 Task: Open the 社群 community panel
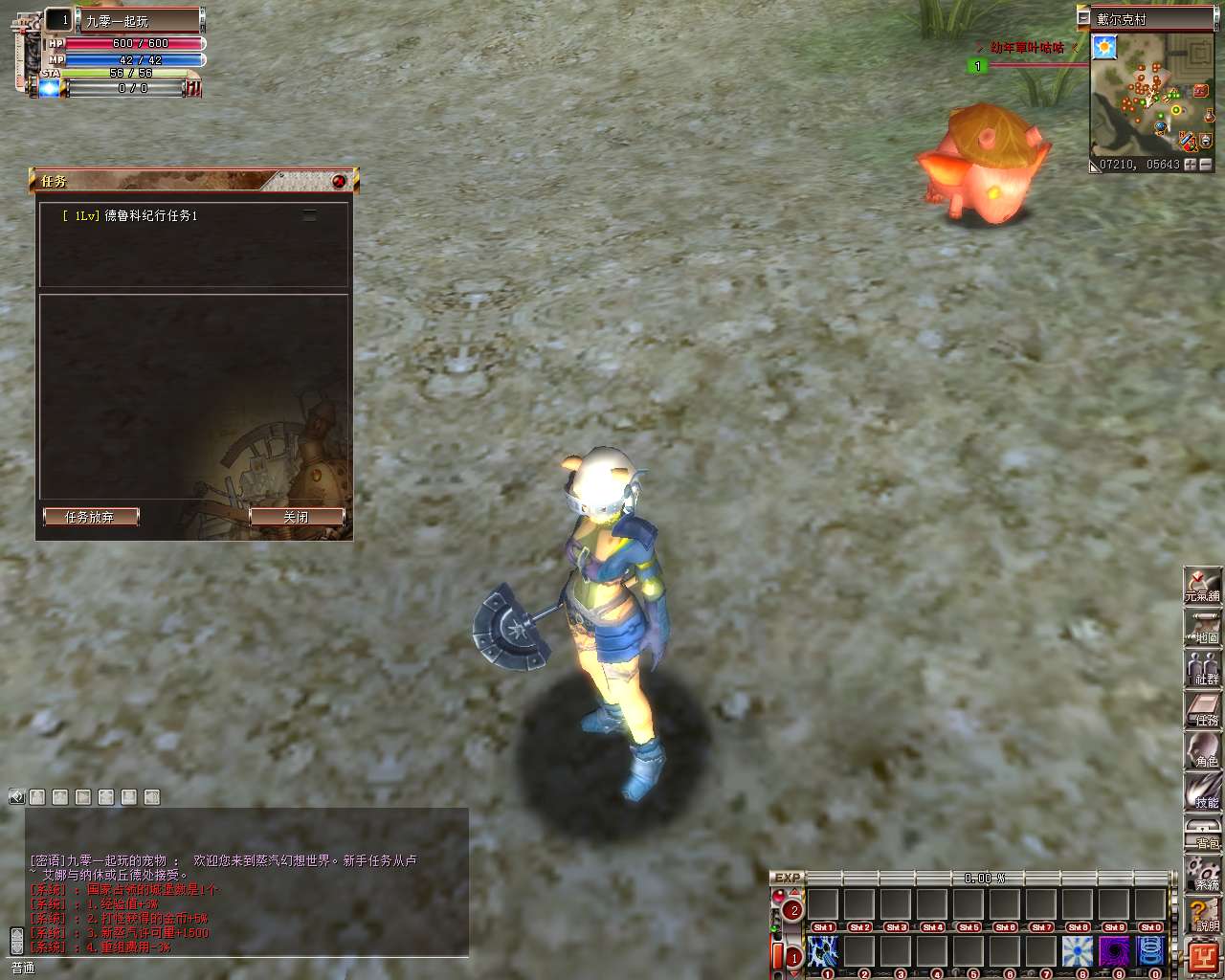[1204, 668]
